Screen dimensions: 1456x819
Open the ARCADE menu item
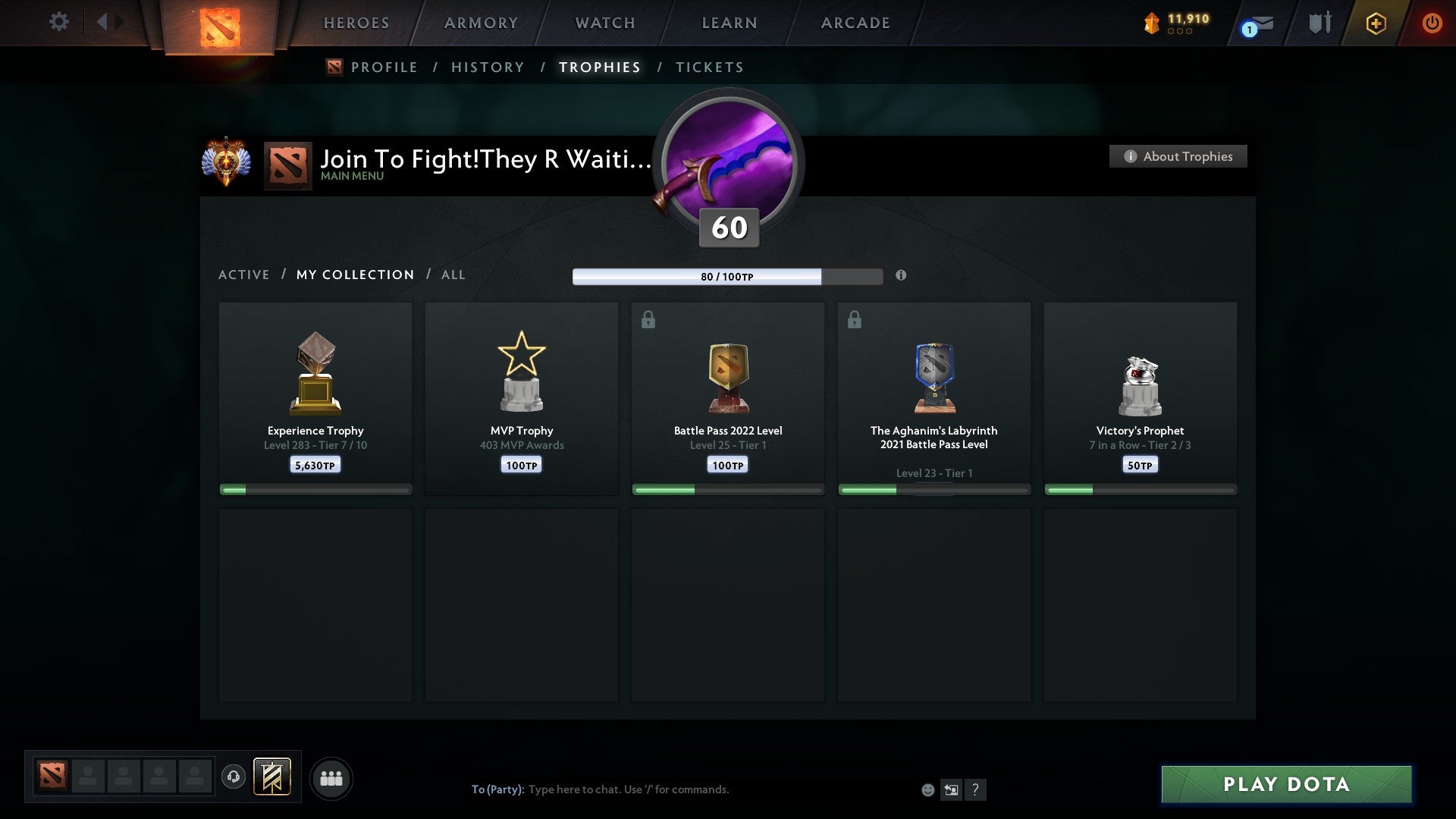[855, 23]
